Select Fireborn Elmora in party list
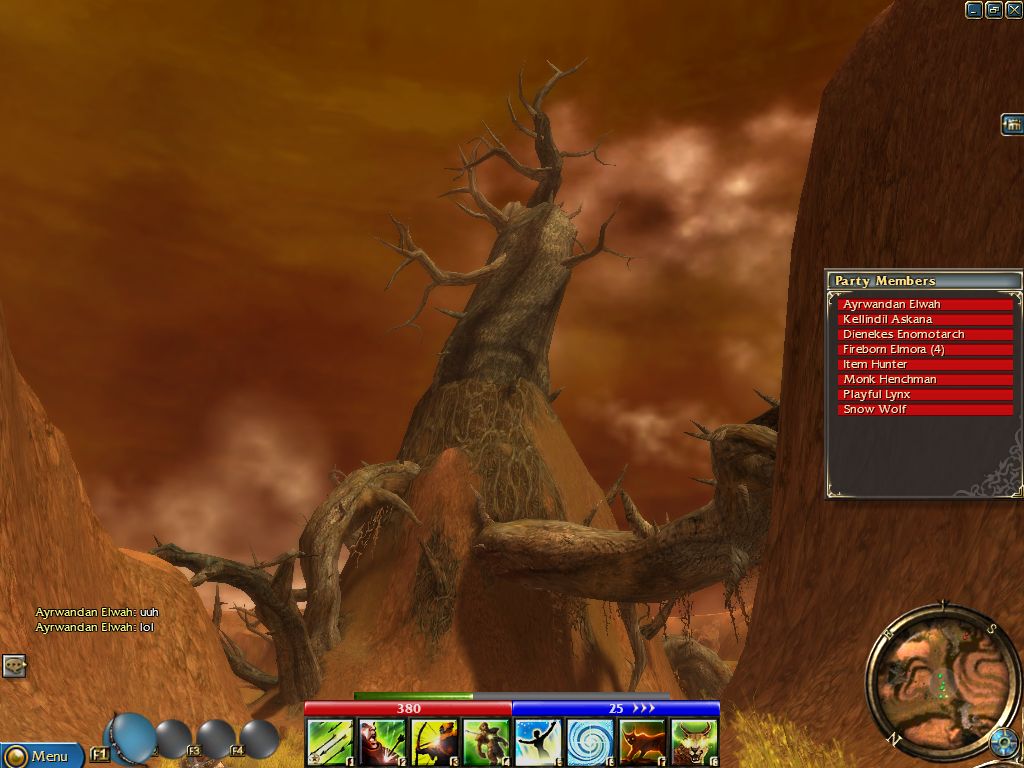 point(925,349)
